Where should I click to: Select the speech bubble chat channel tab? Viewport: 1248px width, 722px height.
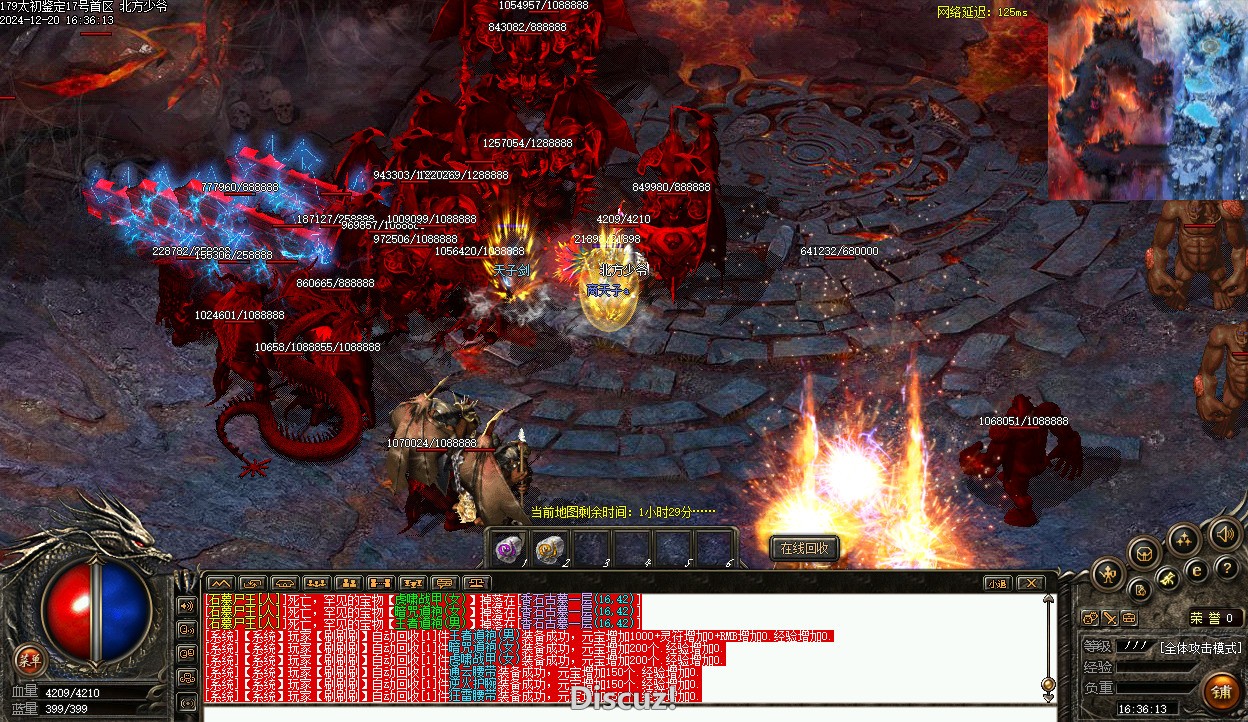(444, 583)
